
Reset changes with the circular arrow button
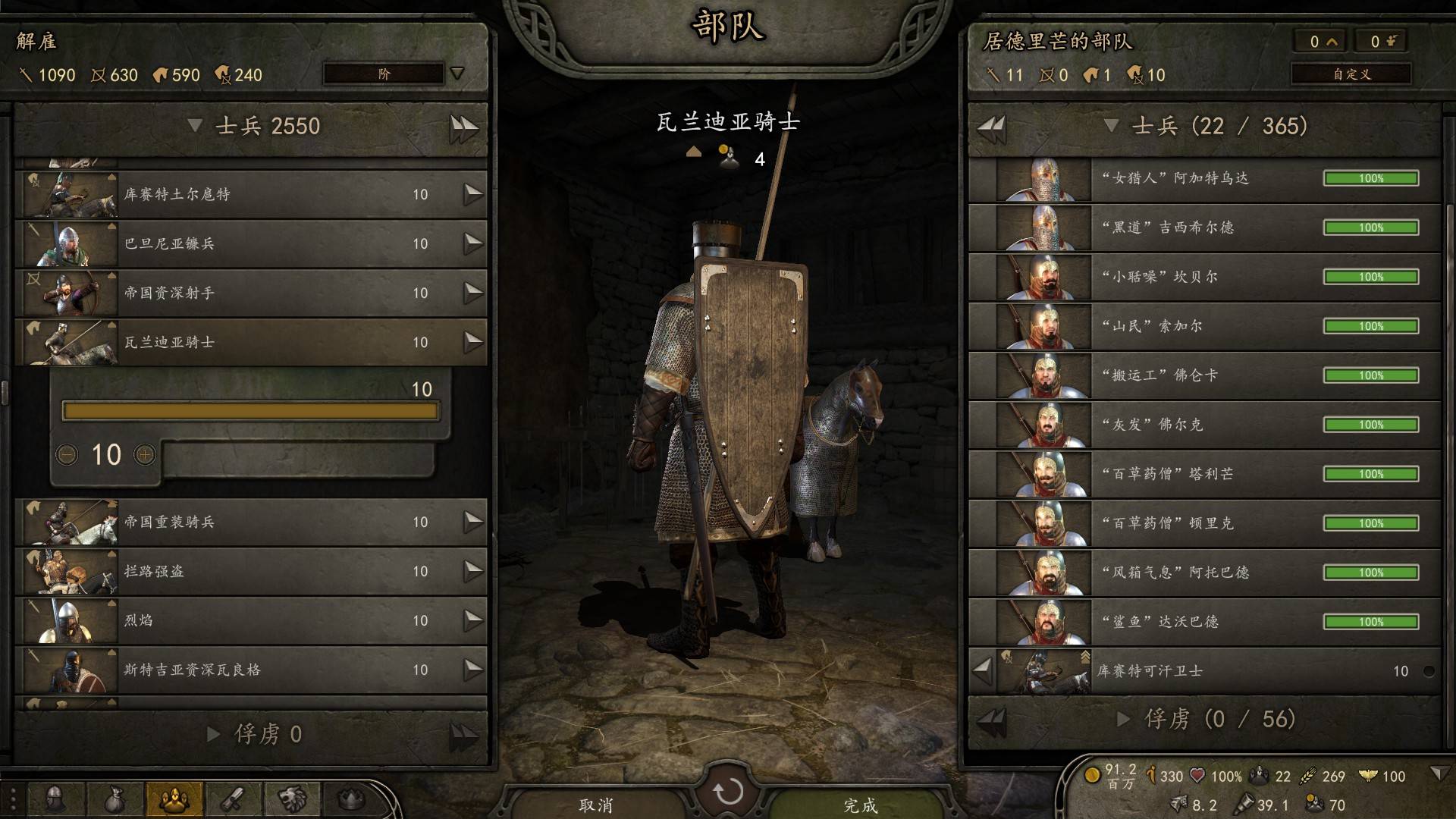pyautogui.click(x=728, y=792)
